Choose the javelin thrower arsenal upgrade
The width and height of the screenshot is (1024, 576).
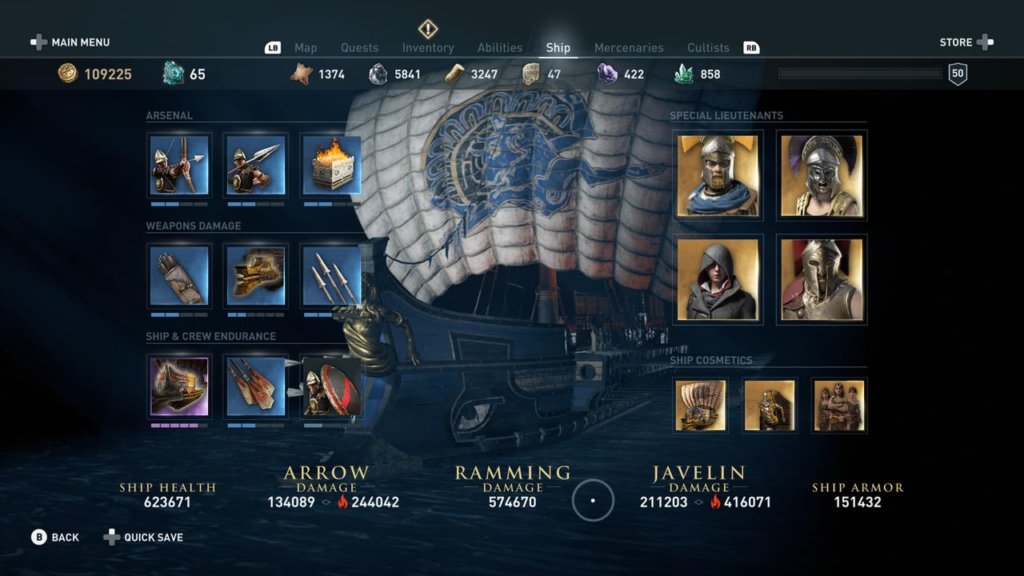tap(256, 165)
